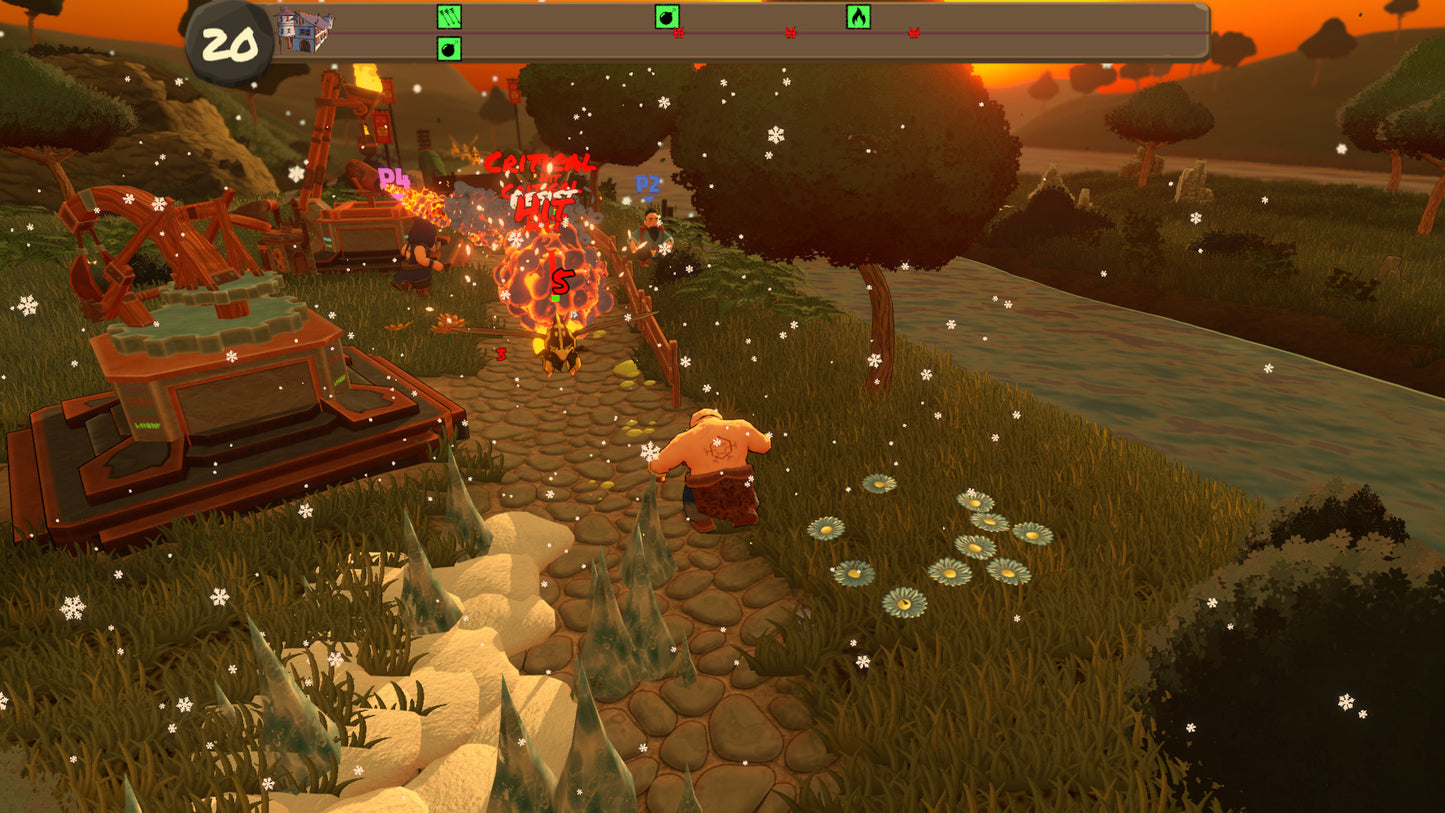Select the green arrows trap icon

tap(449, 16)
